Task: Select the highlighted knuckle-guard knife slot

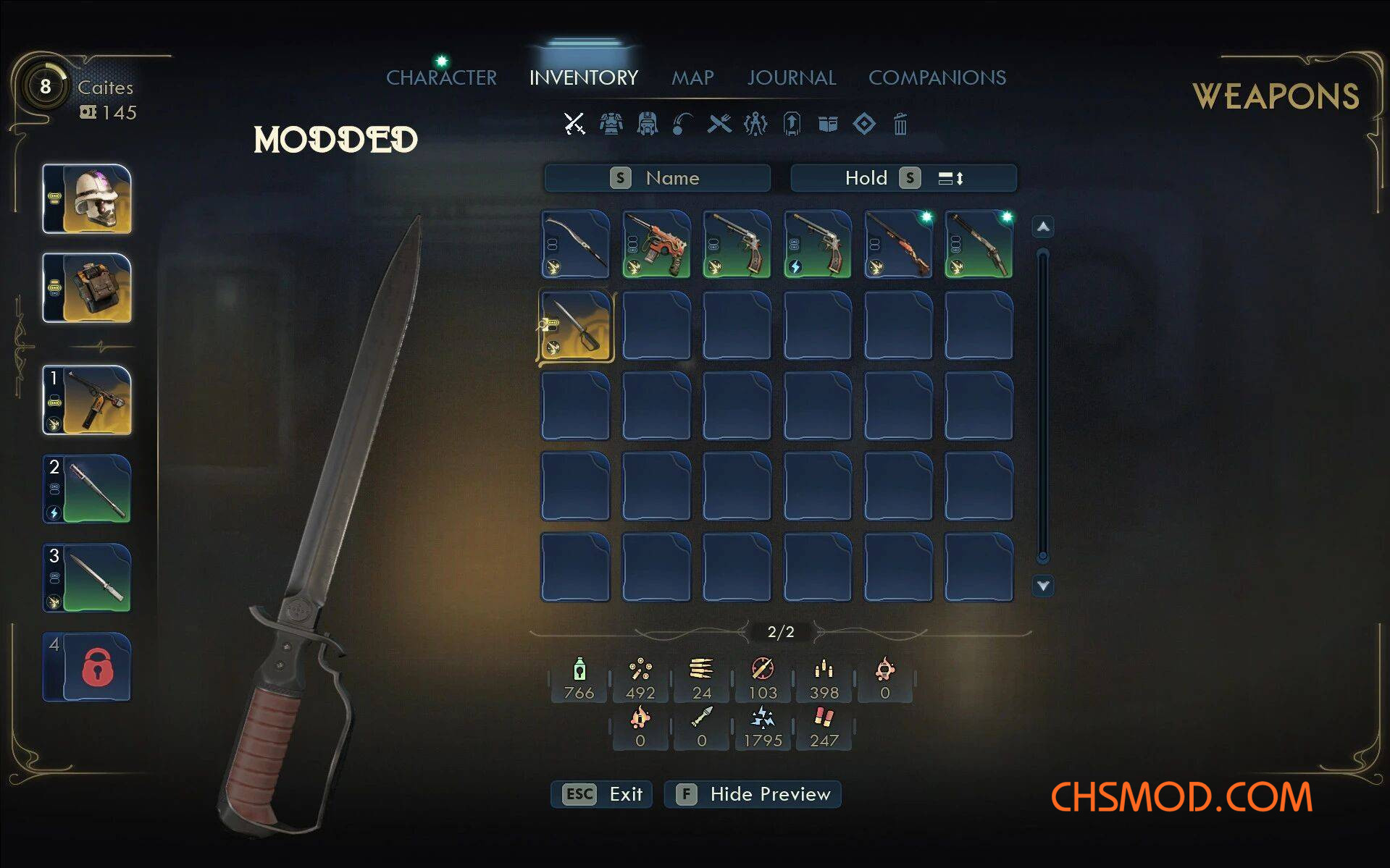Action: 576,325
